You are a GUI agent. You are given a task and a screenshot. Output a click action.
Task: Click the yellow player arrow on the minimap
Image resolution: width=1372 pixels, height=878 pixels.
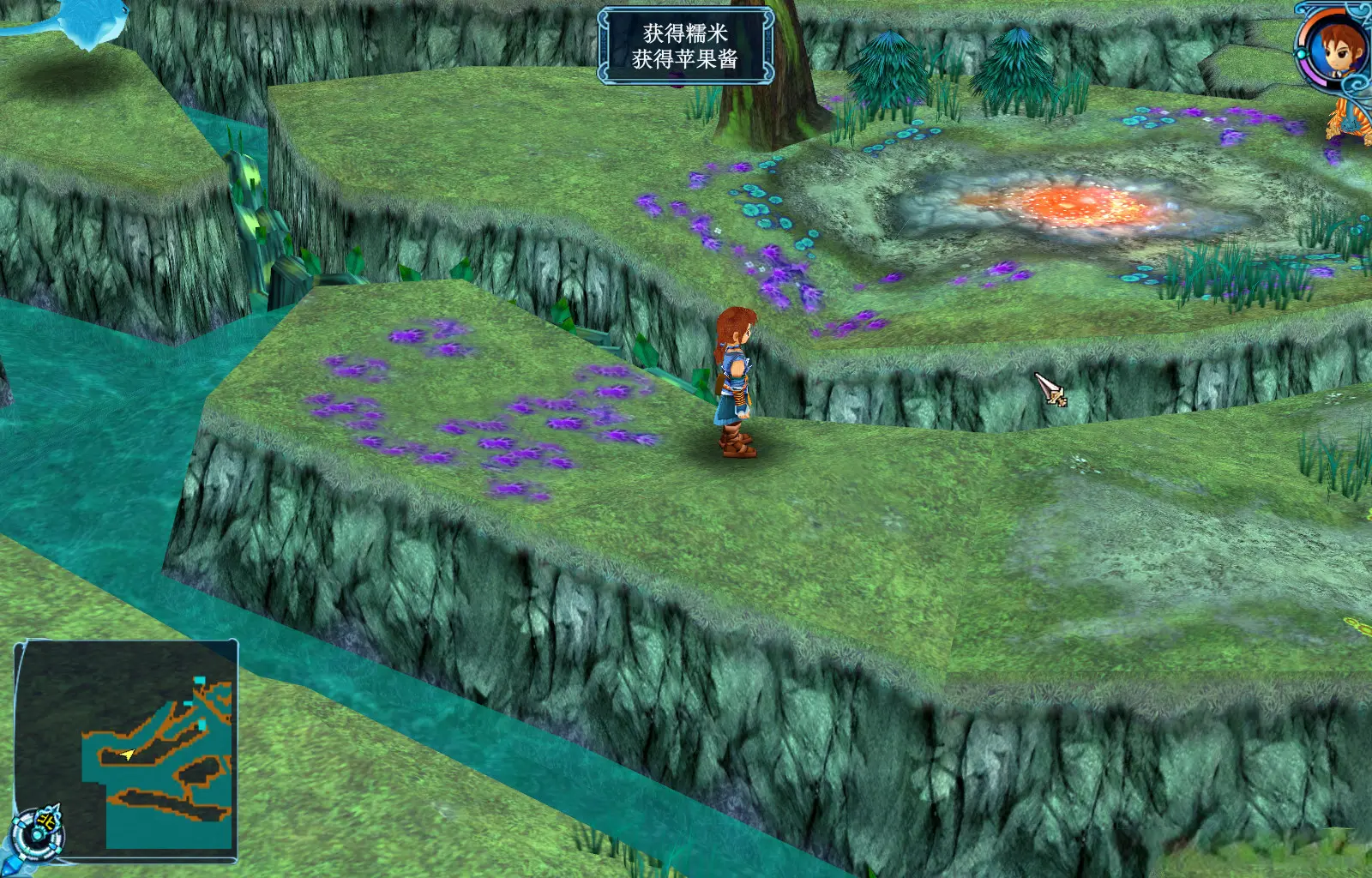coord(128,755)
